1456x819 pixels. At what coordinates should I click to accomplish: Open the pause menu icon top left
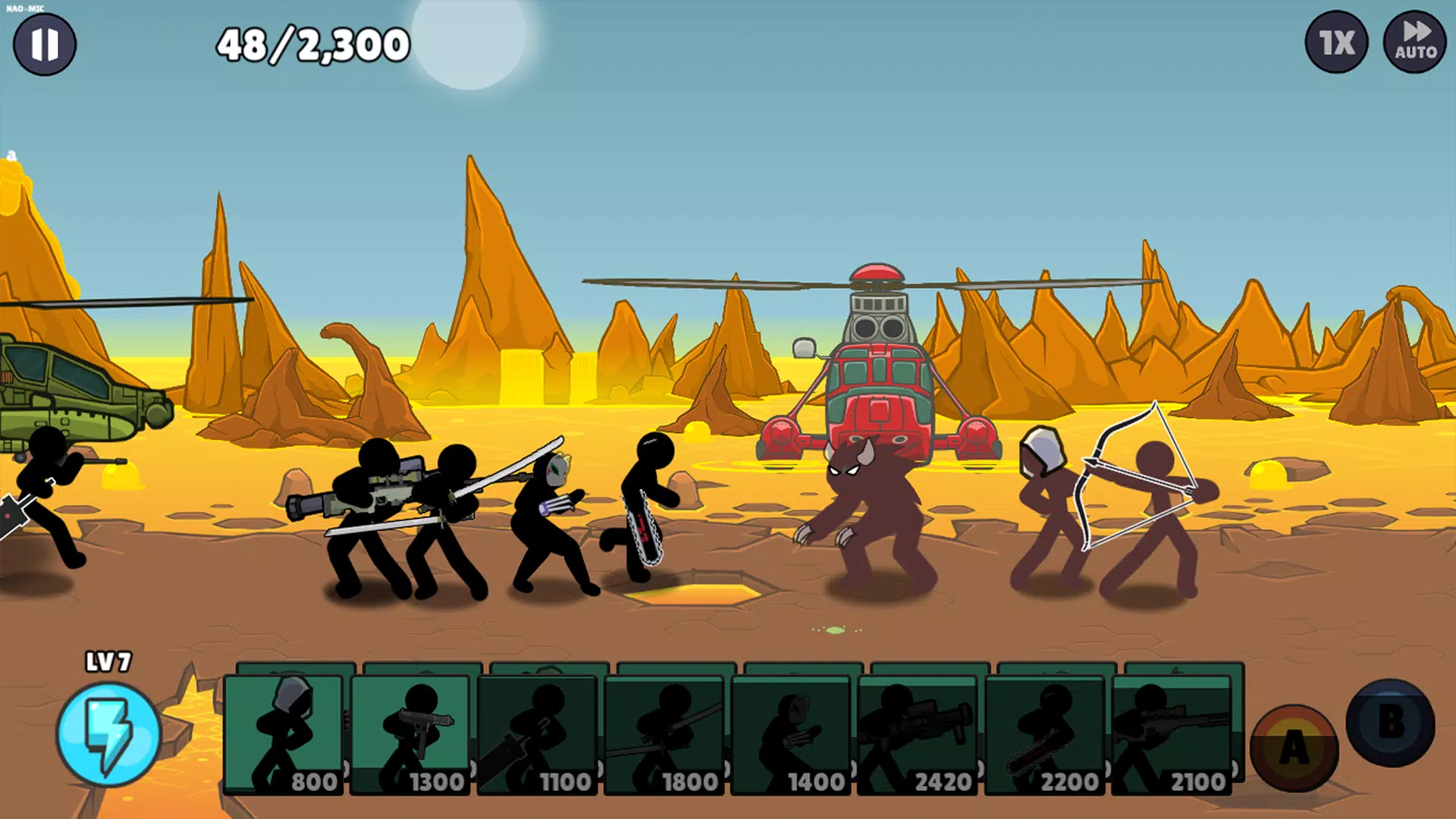(x=45, y=43)
